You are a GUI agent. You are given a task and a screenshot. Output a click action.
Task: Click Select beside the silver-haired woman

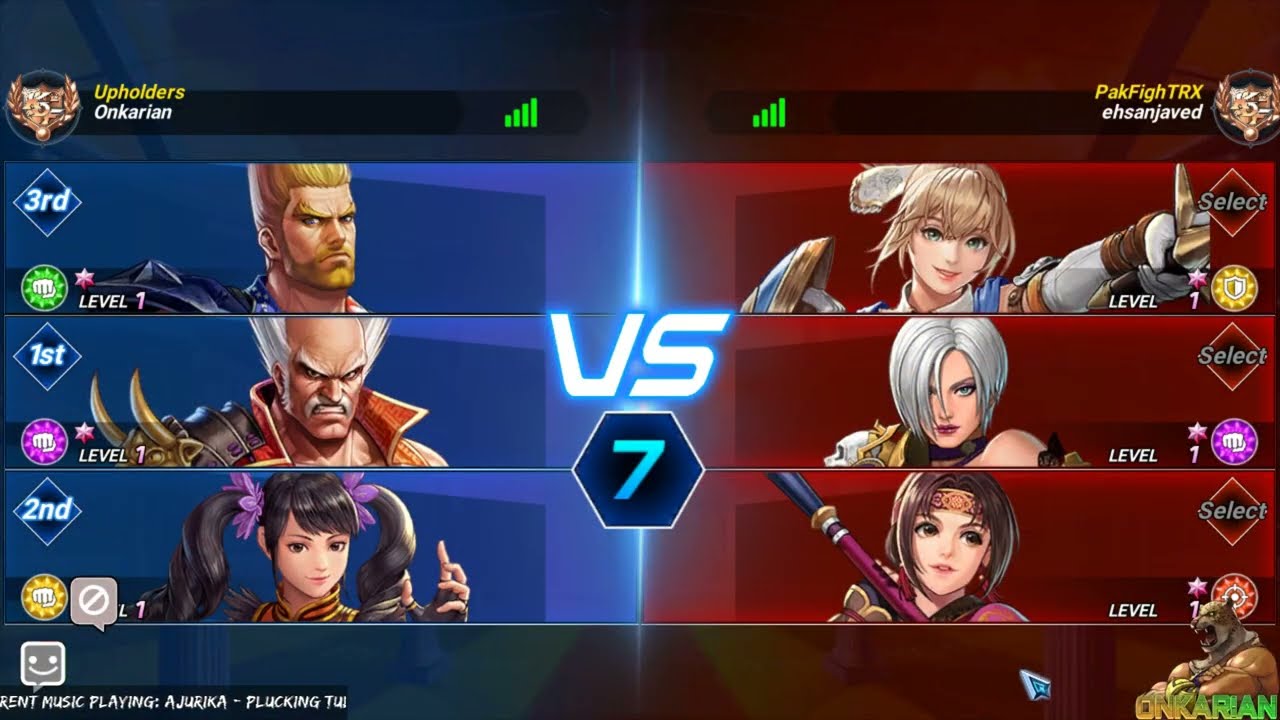1232,356
